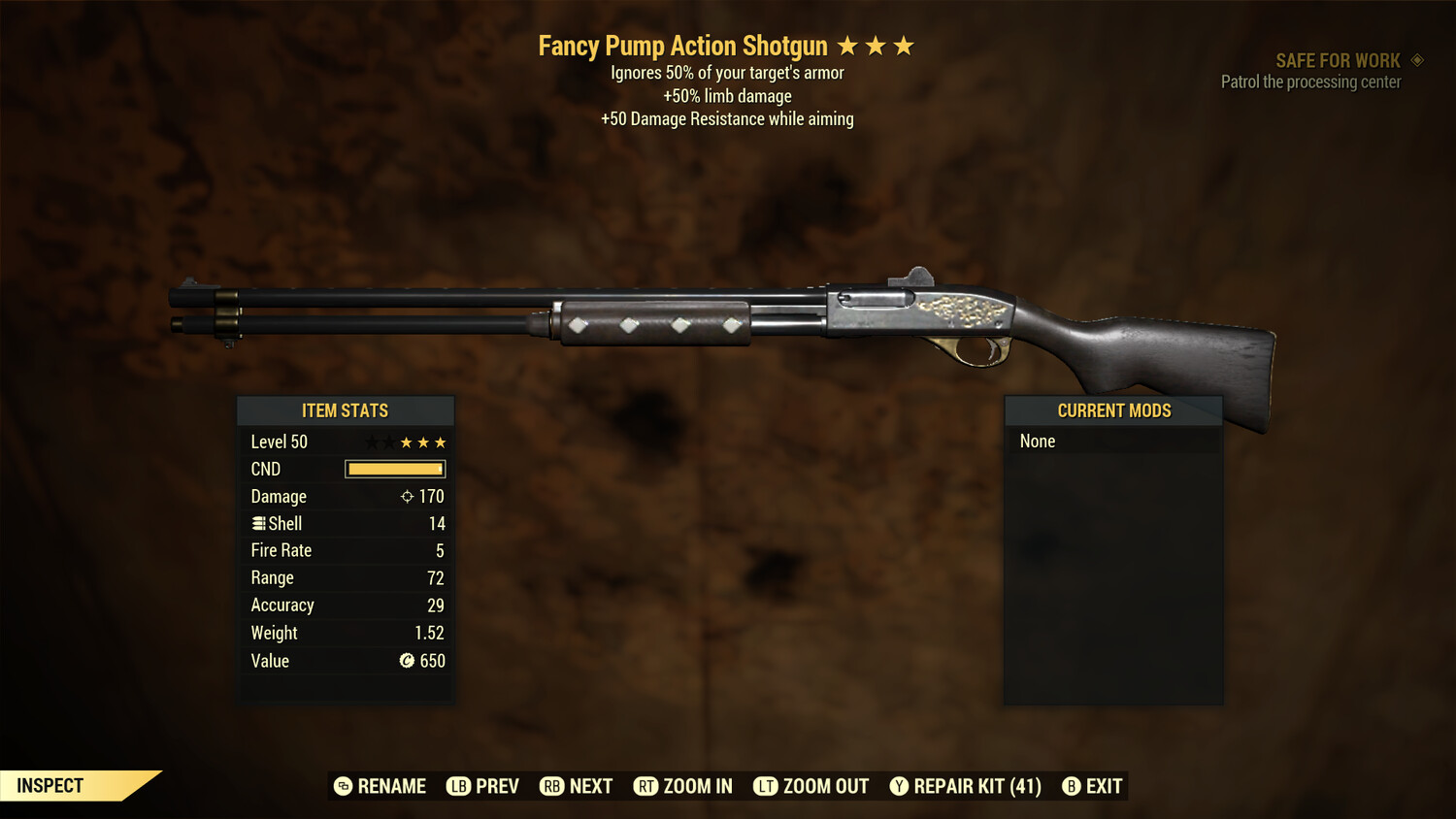Select "None" under Current Mods
This screenshot has width=1456, height=819.
coord(1037,441)
